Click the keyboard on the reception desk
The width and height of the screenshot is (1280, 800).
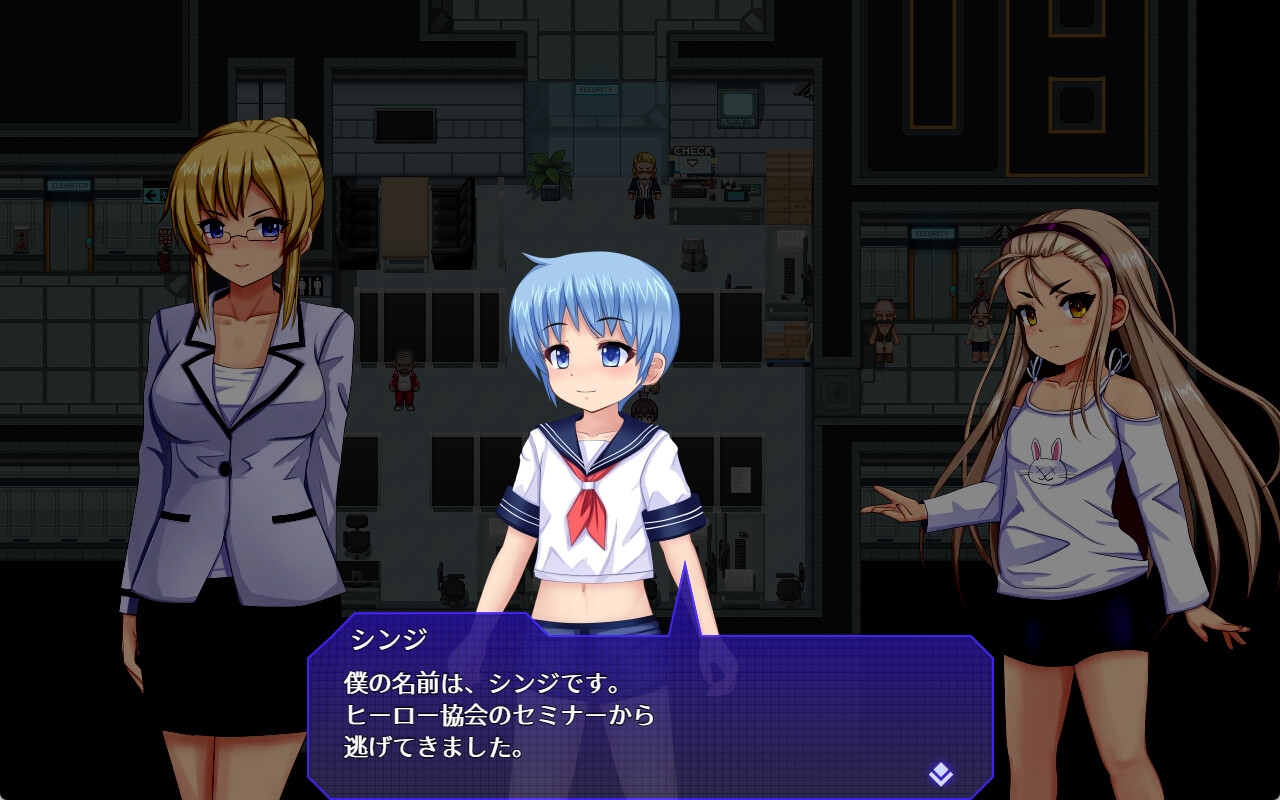coord(689,192)
